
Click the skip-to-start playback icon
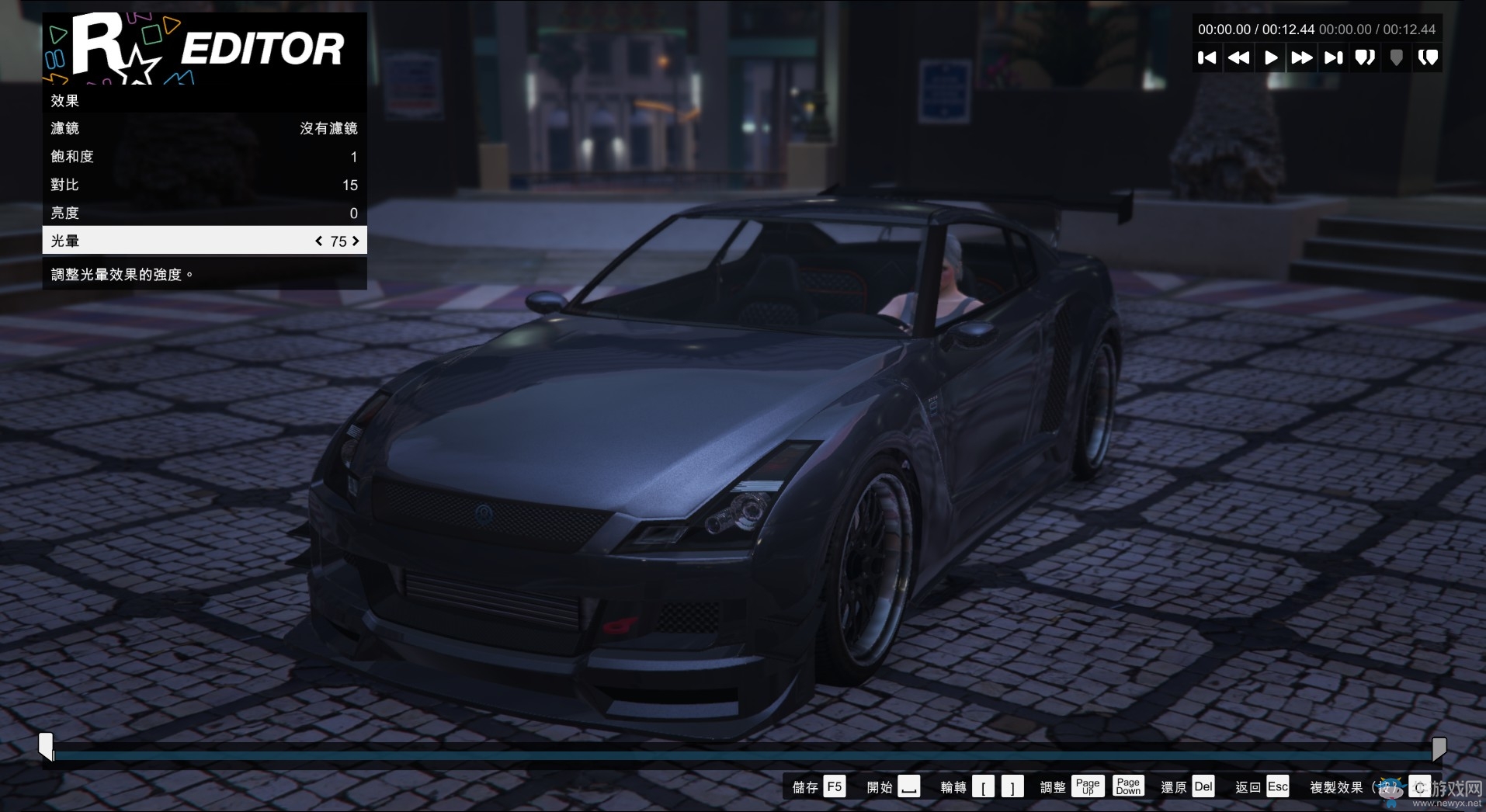coord(1207,57)
